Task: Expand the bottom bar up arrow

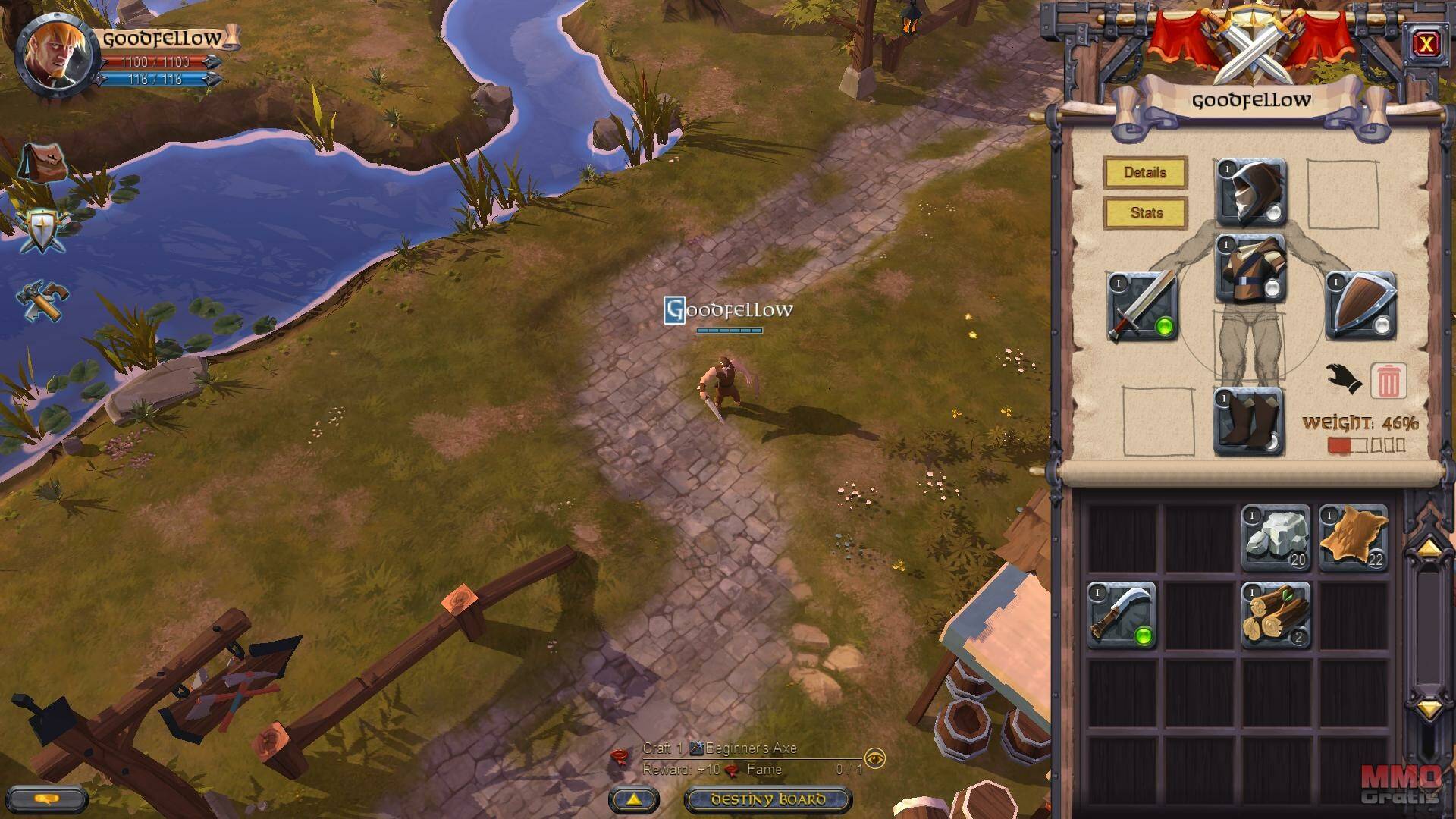Action: 634,799
